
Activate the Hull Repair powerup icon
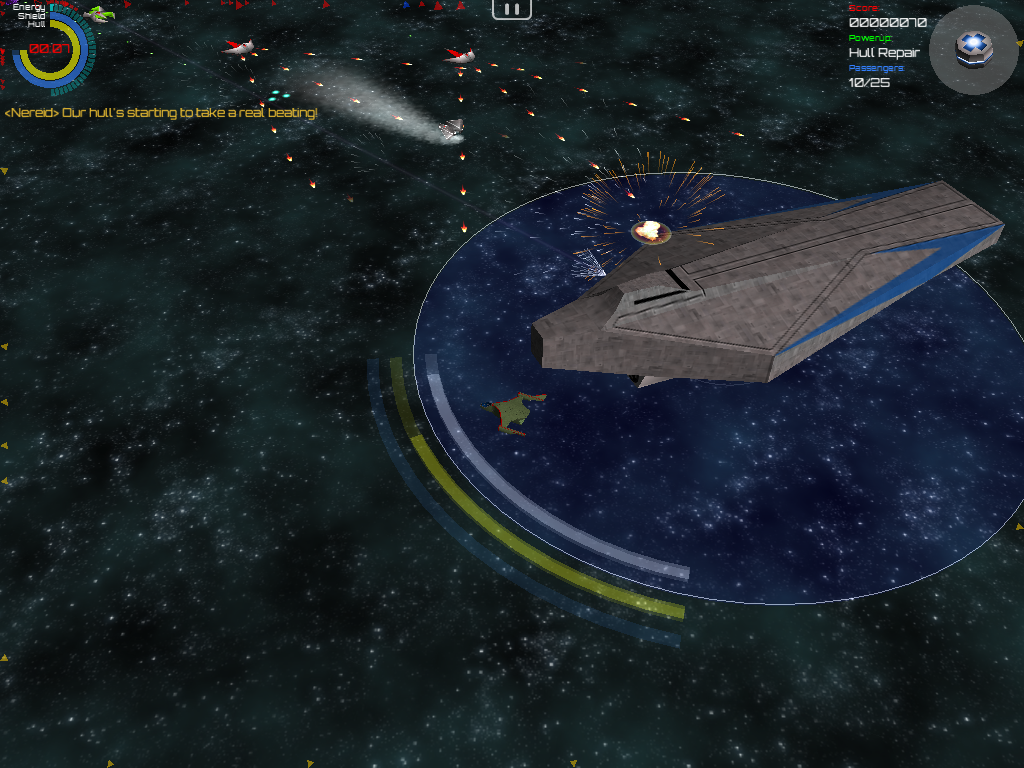pos(968,48)
